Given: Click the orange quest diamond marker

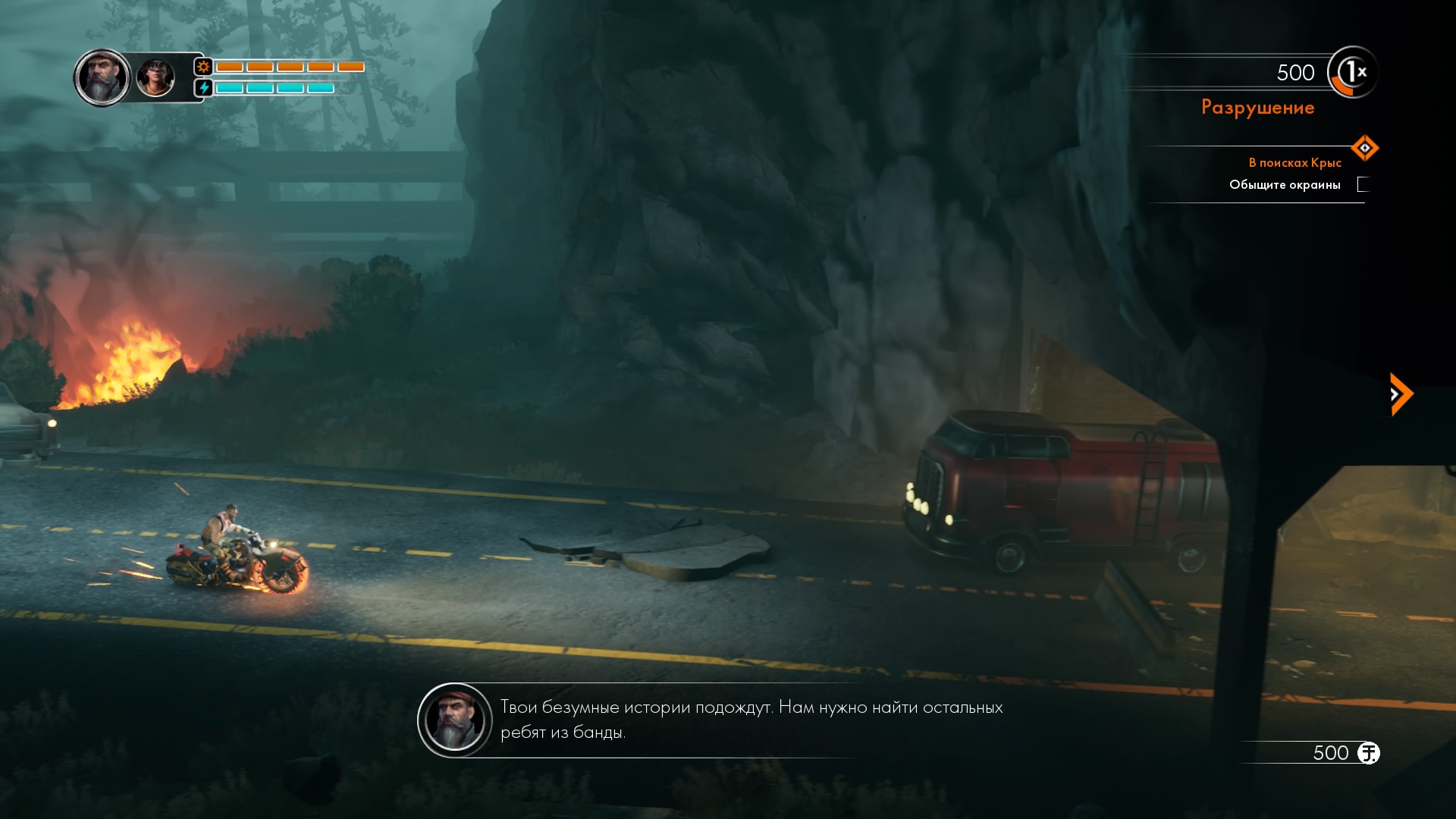Looking at the screenshot, I should 1364,148.
